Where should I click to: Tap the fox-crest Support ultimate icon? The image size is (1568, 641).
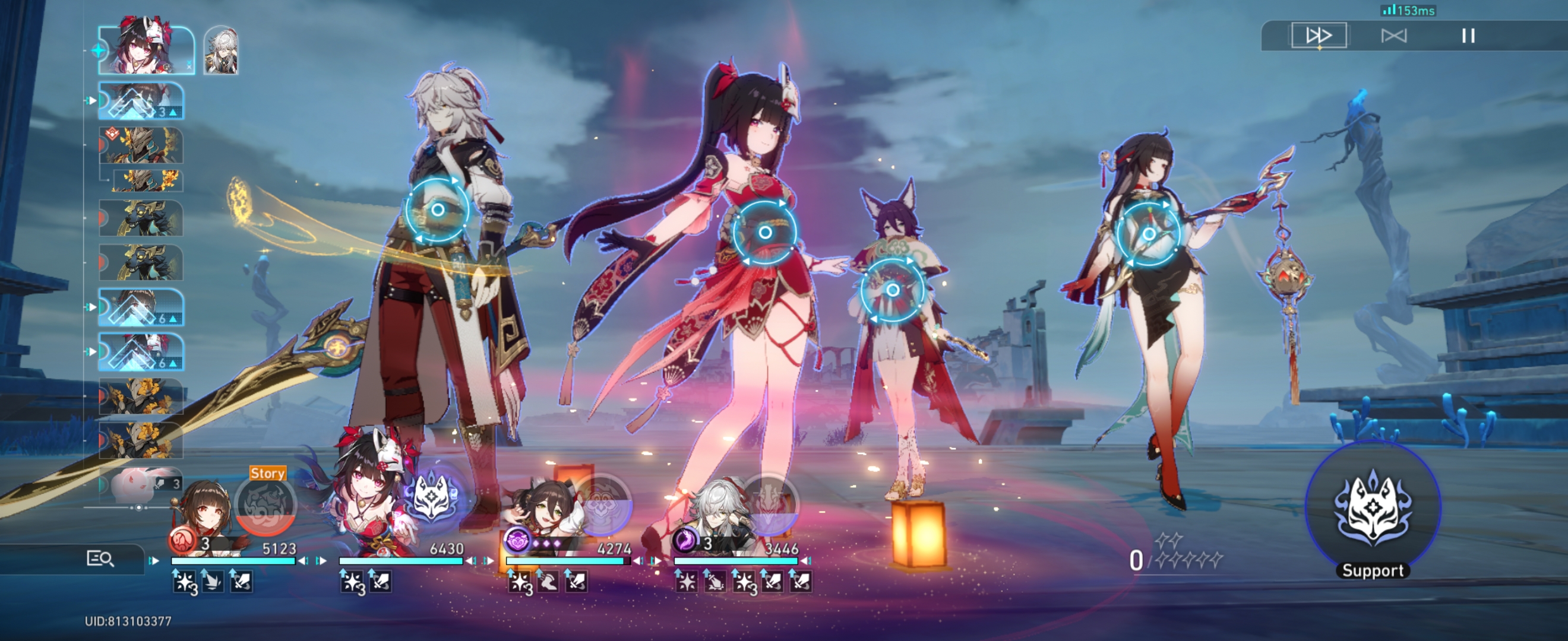(1373, 512)
